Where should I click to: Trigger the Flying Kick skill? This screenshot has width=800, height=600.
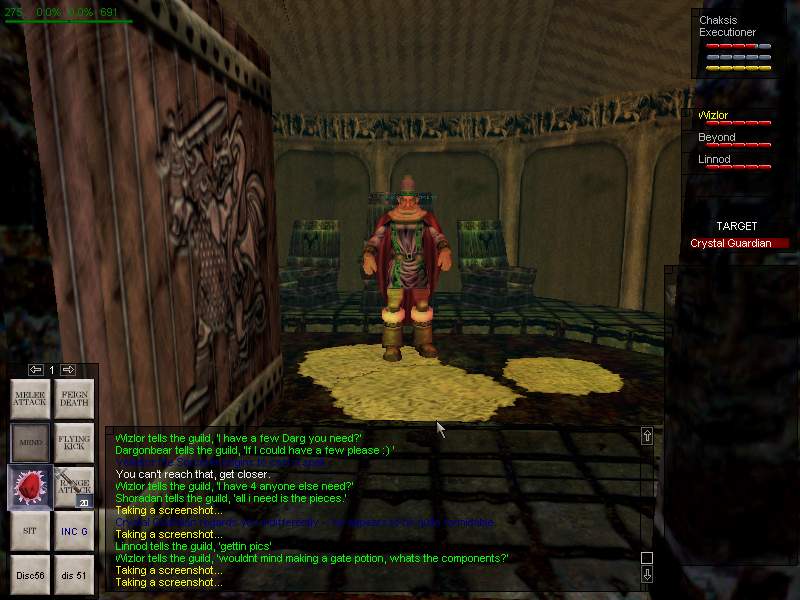click(x=75, y=443)
